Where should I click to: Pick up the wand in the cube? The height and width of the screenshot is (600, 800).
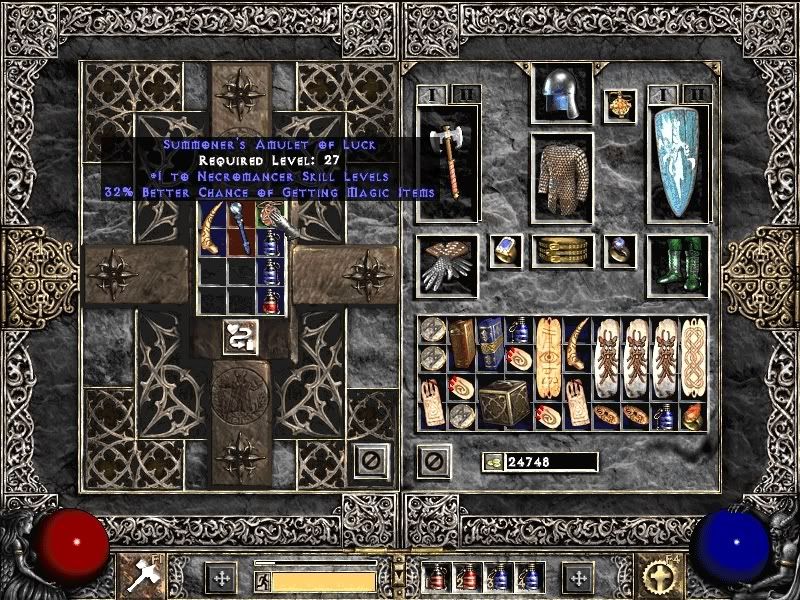pos(240,227)
